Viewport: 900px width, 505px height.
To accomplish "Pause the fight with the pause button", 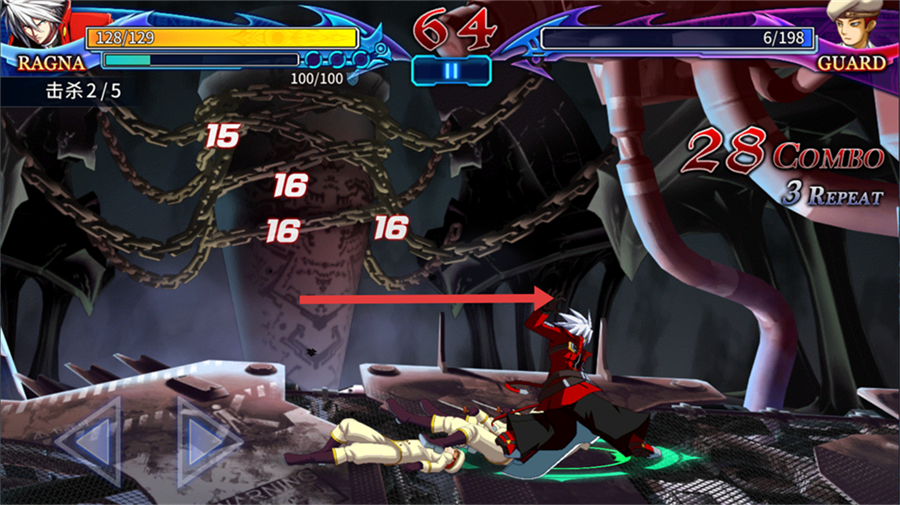I will pos(451,71).
